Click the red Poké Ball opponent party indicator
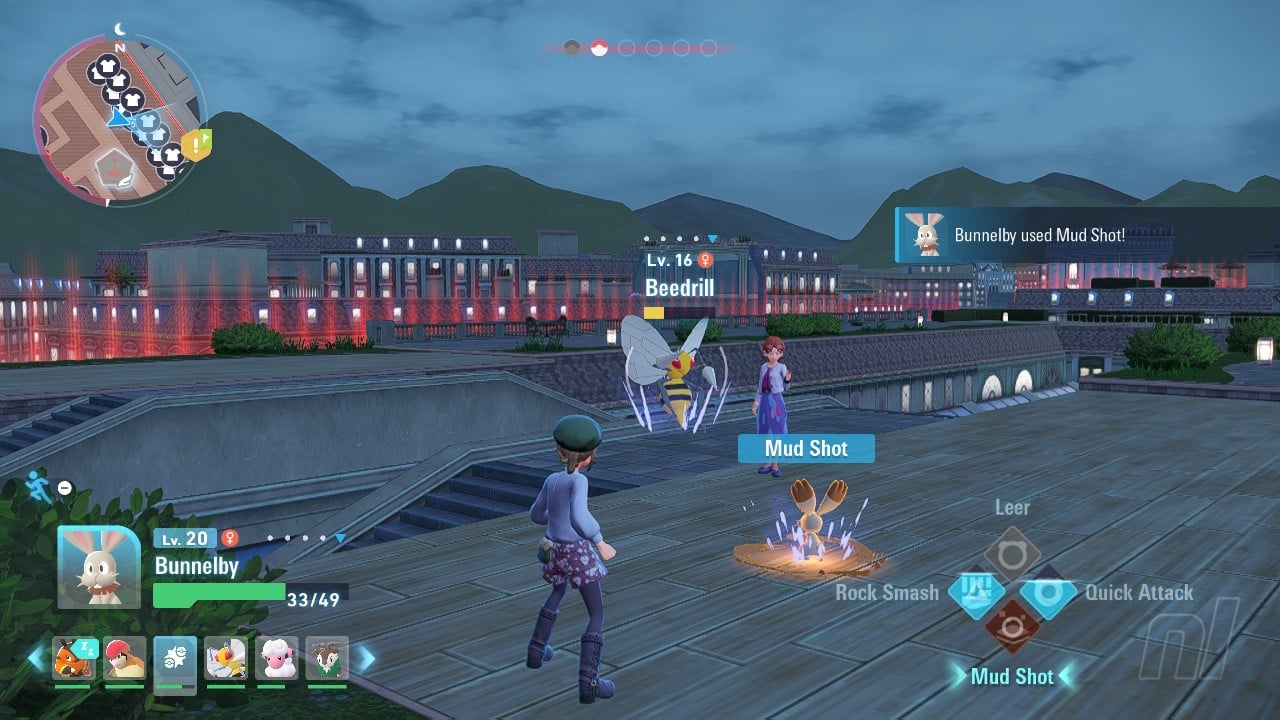 pyautogui.click(x=599, y=47)
